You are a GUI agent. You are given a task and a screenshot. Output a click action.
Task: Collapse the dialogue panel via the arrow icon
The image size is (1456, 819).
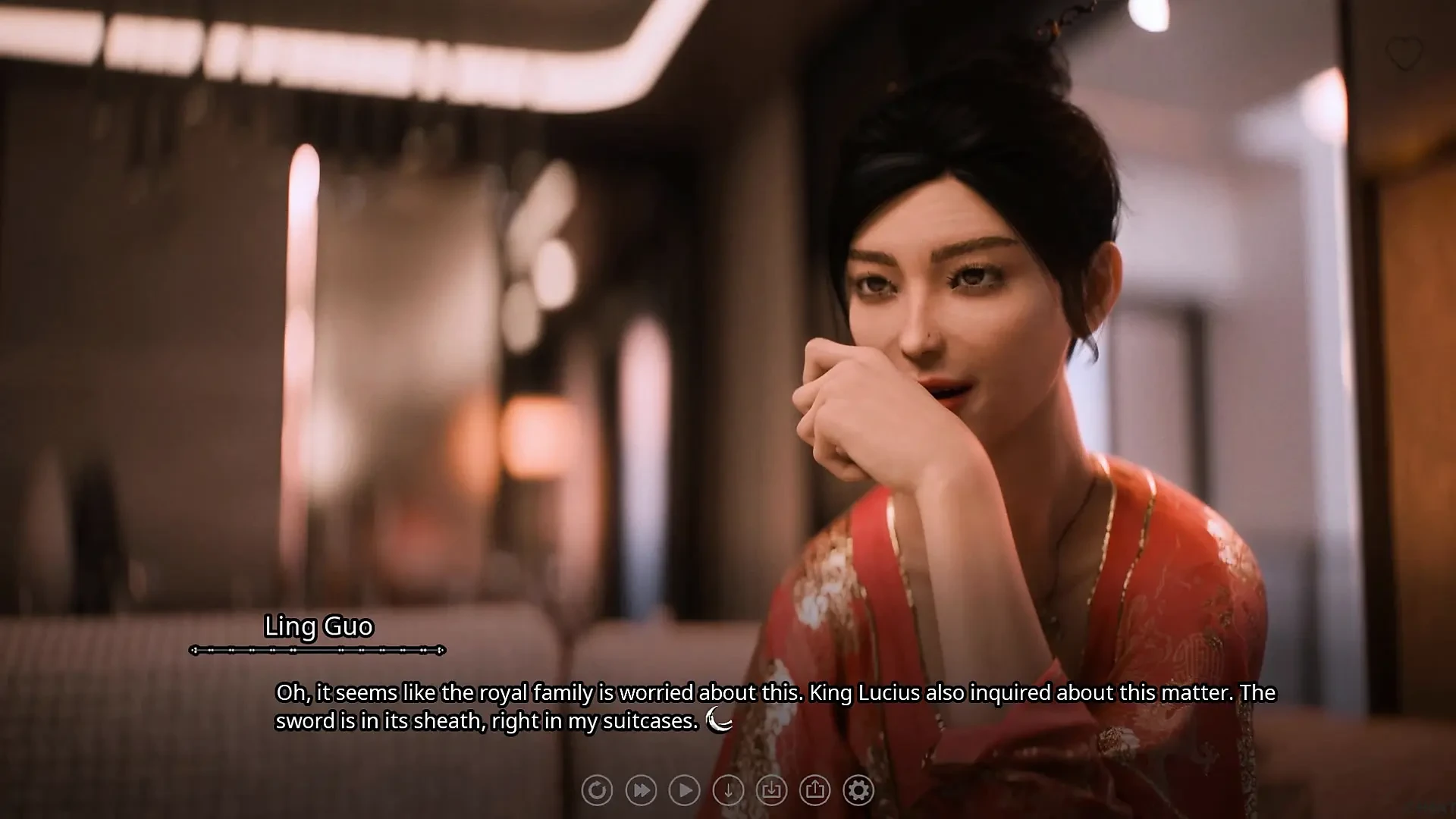point(728,789)
